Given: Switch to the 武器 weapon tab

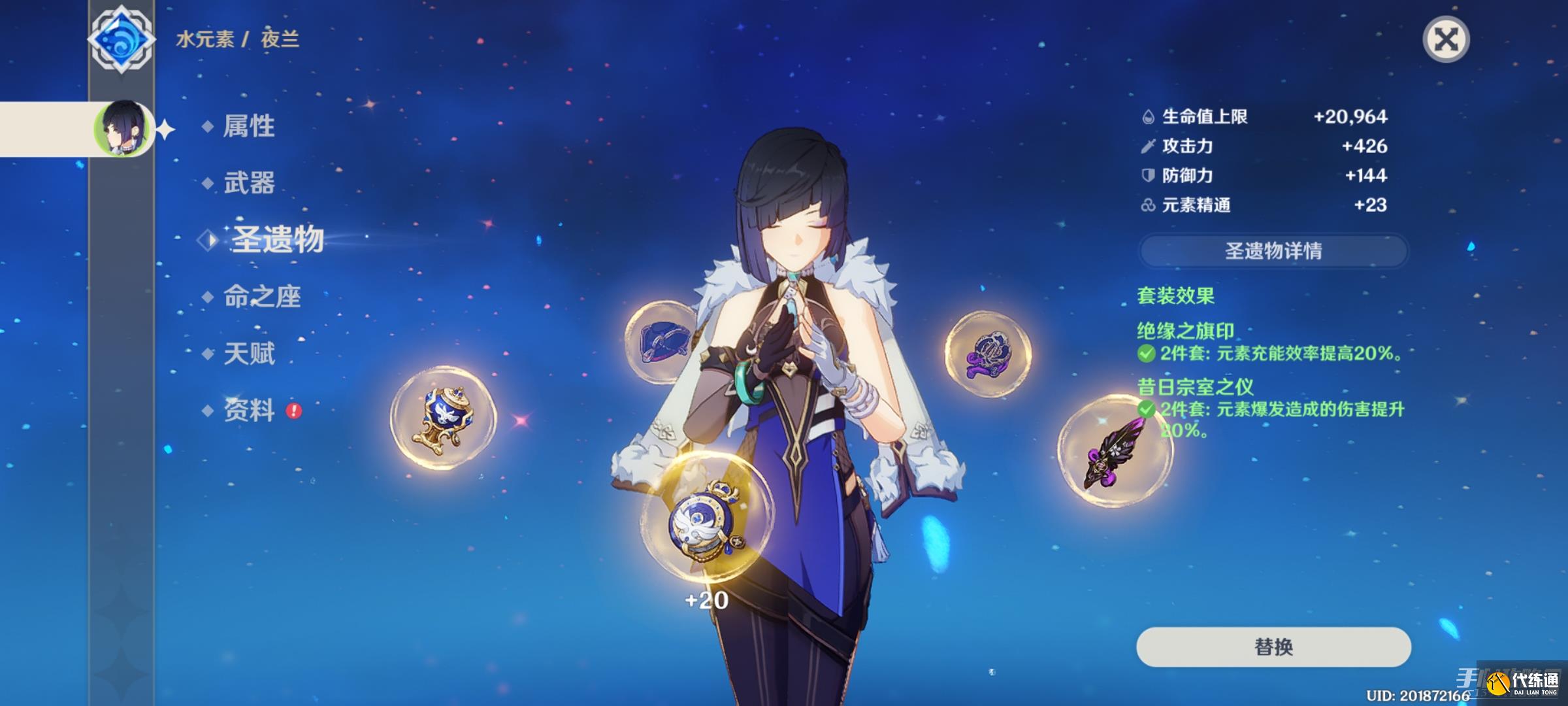Looking at the screenshot, I should tap(248, 183).
